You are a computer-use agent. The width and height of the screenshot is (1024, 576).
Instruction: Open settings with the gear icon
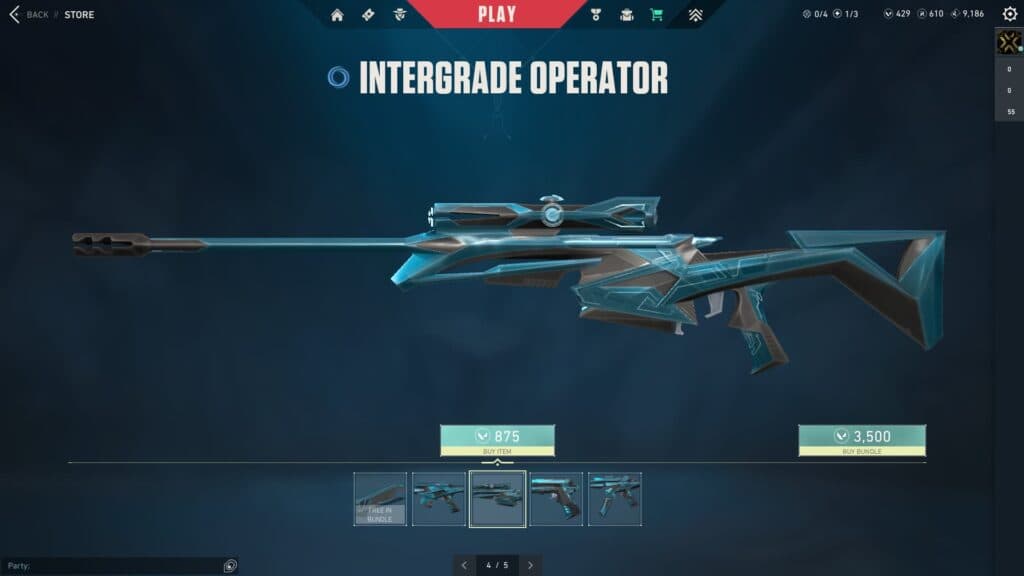(1010, 14)
